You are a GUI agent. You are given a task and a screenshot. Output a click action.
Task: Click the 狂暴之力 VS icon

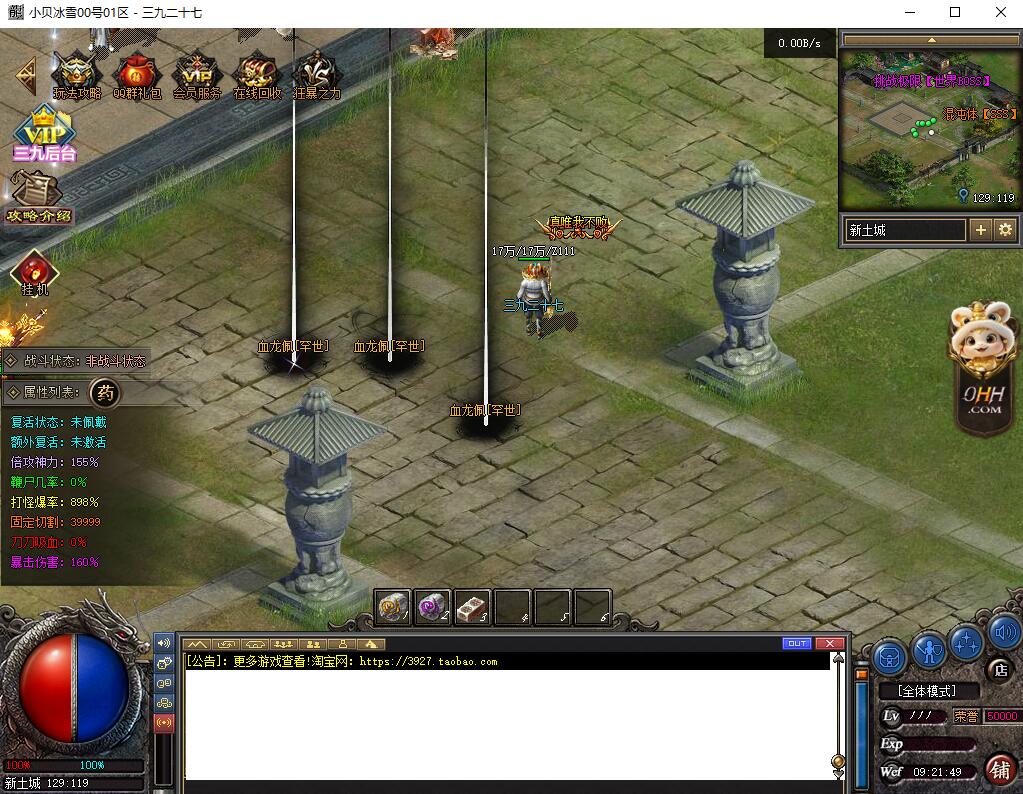pos(316,74)
